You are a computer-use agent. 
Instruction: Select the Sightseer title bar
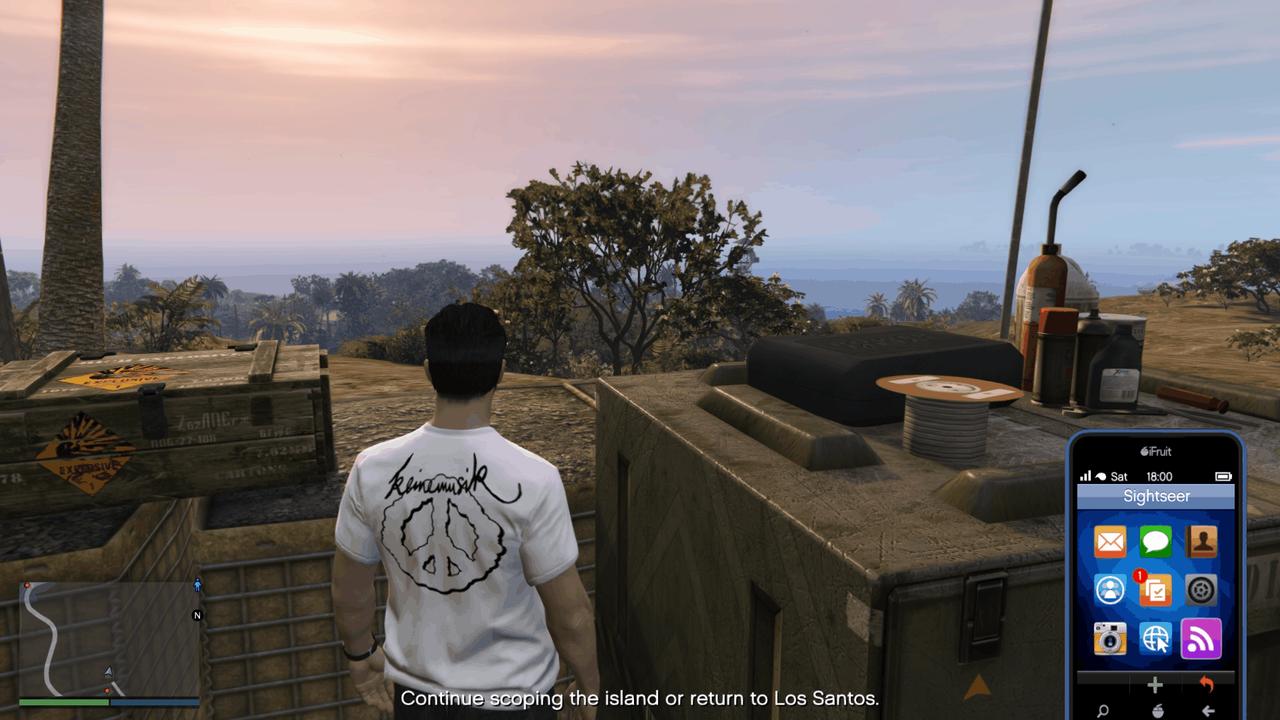click(x=1155, y=496)
